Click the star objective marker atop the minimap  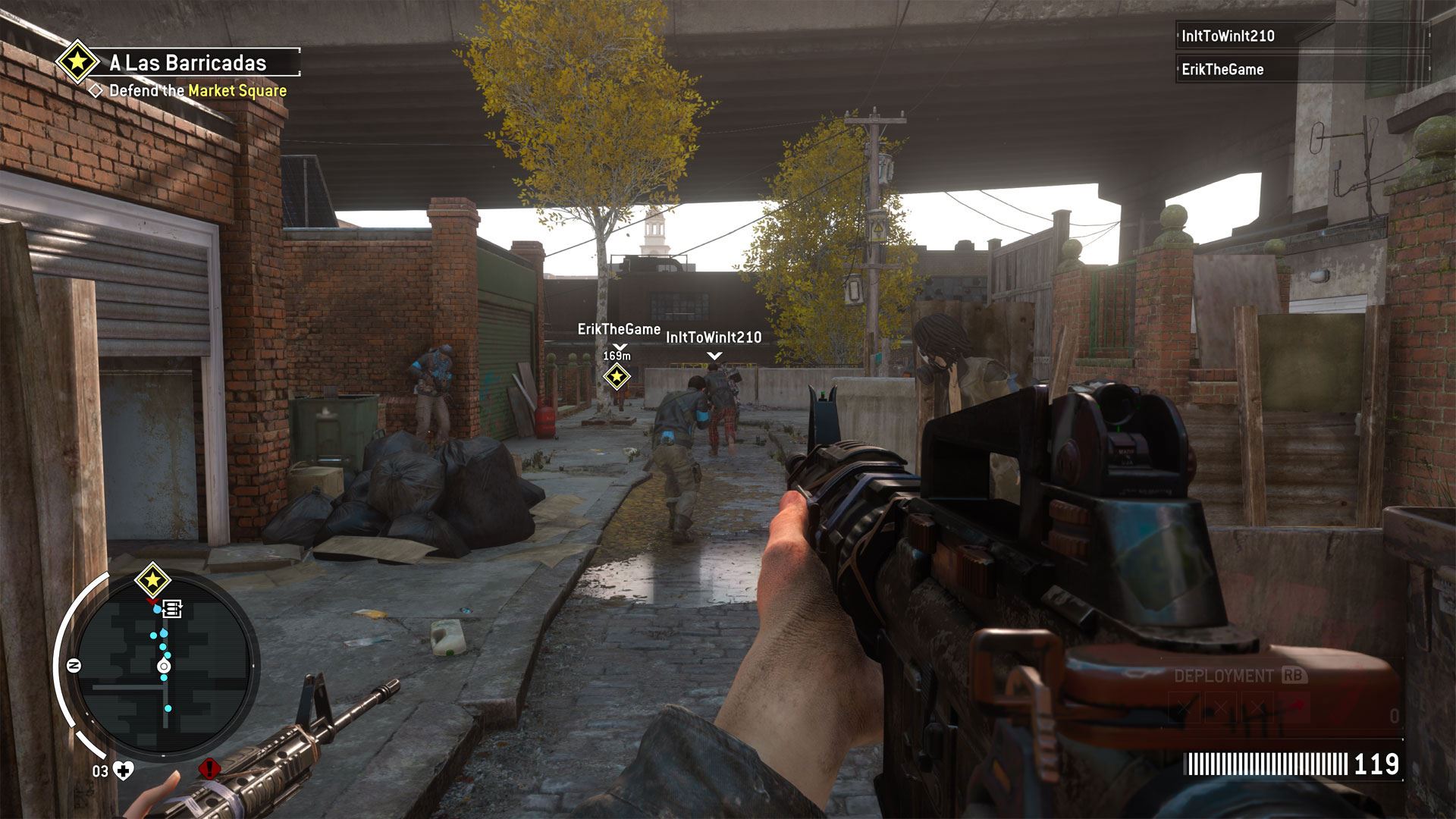pyautogui.click(x=152, y=581)
